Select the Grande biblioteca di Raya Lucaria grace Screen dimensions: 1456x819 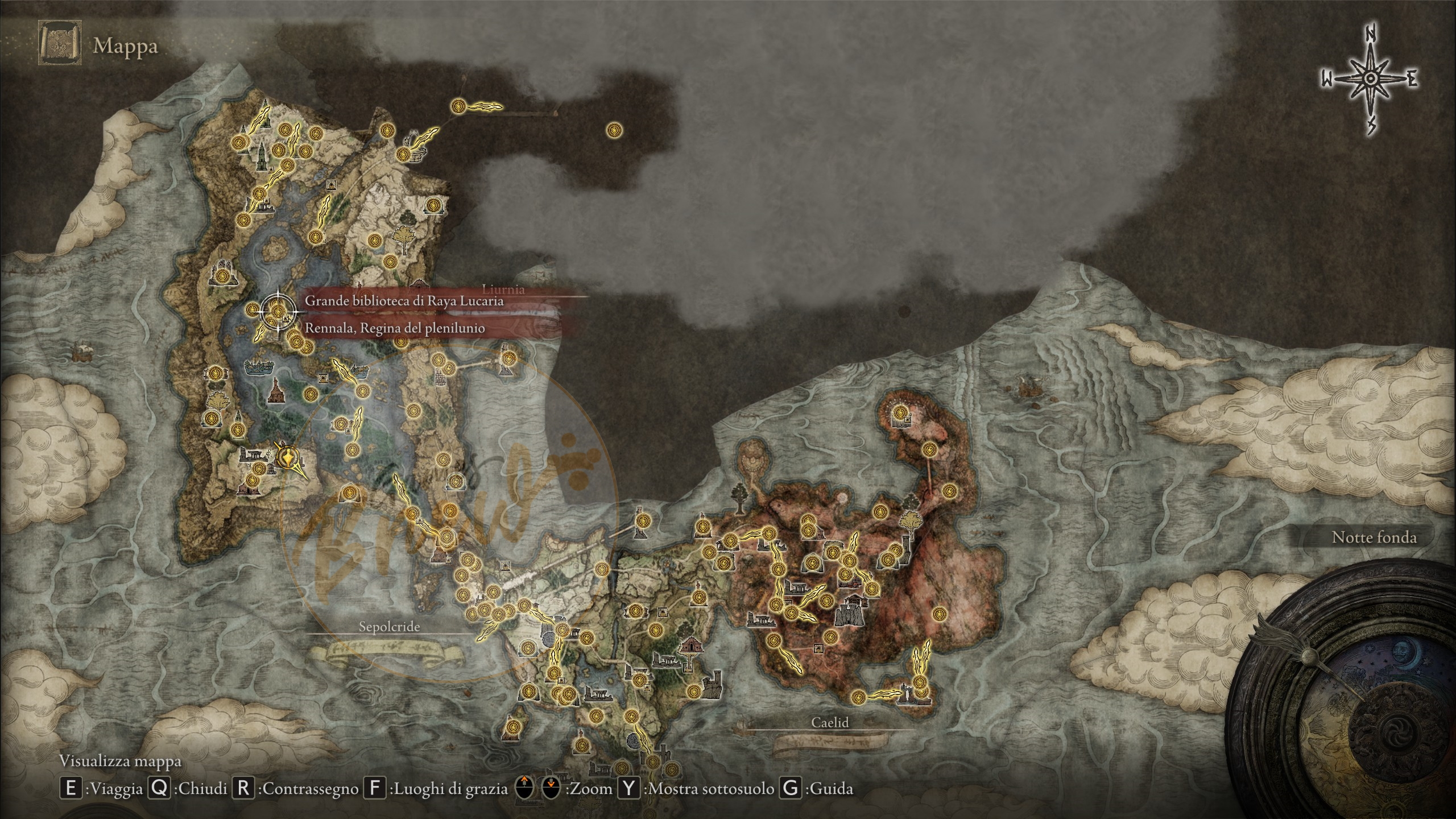(278, 311)
